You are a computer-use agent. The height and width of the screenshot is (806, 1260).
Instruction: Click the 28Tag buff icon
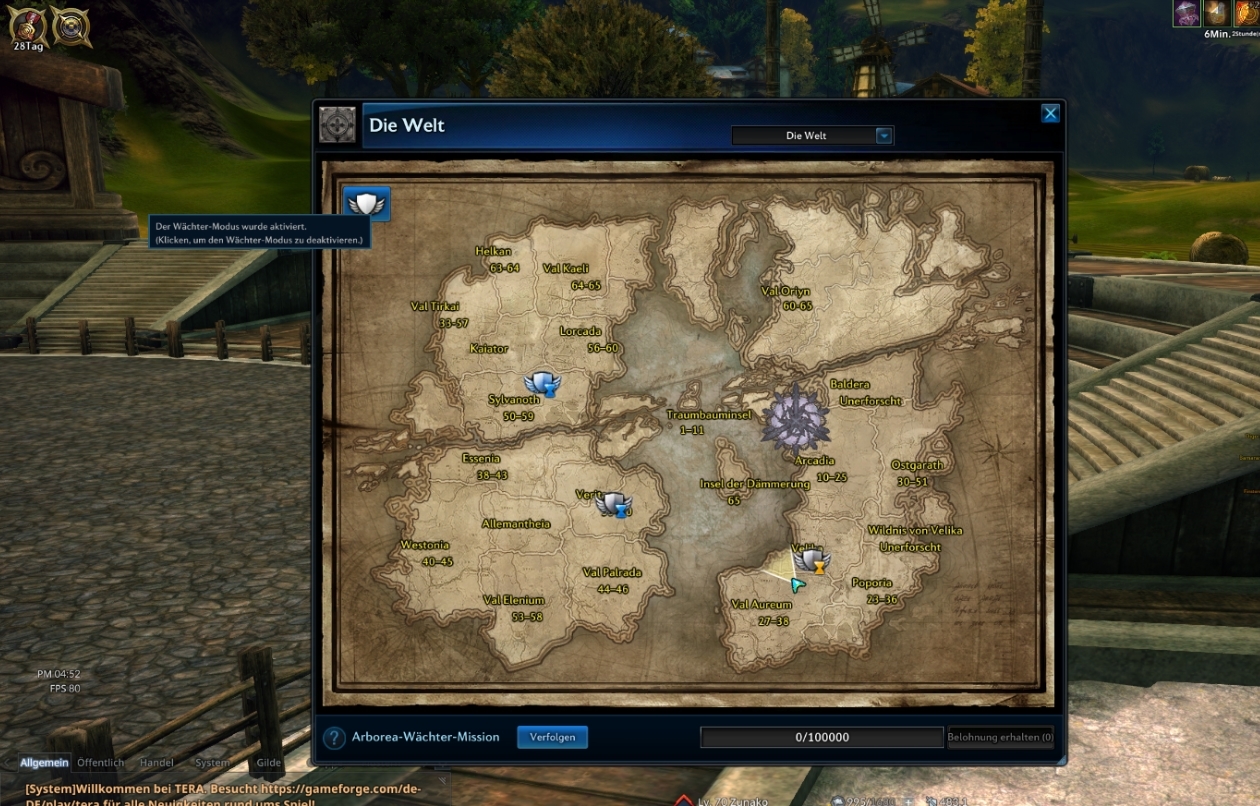27,26
